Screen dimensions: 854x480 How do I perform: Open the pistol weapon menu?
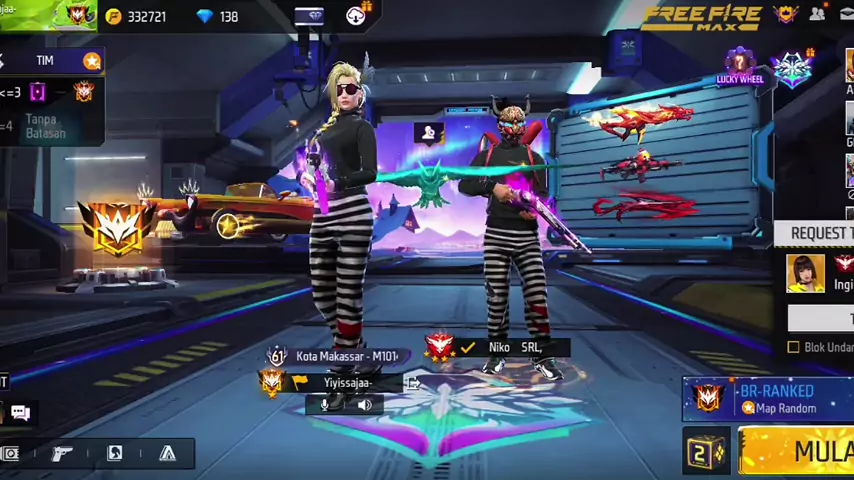pyautogui.click(x=62, y=453)
